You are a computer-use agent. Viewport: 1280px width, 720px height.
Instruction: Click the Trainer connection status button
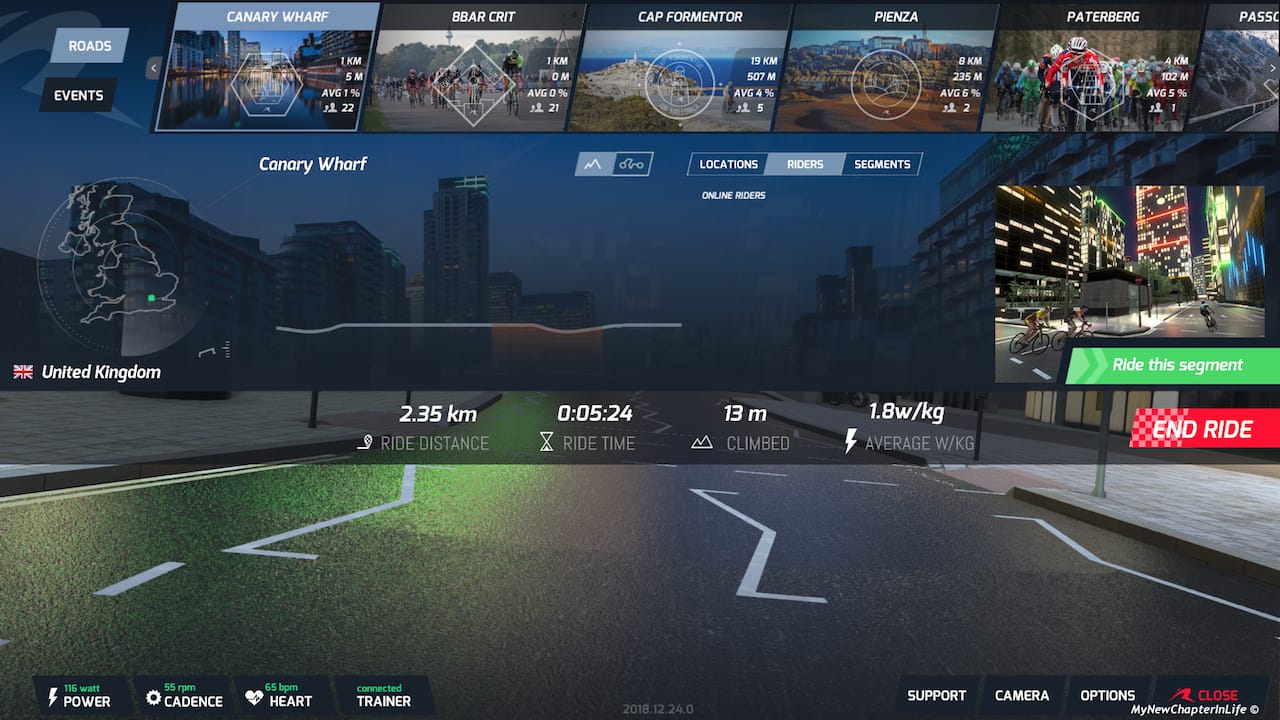point(384,696)
